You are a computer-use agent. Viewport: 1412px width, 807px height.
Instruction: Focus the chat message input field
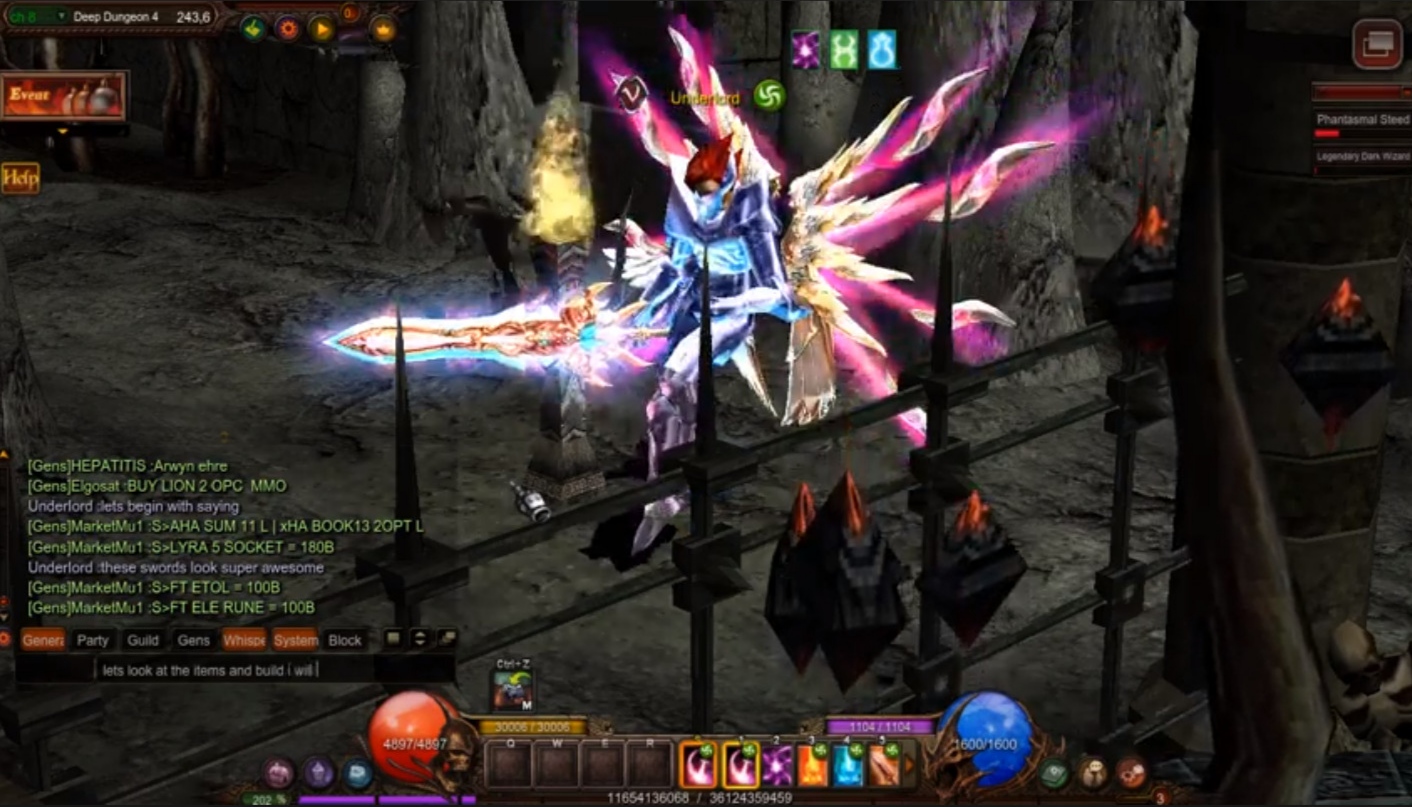pyautogui.click(x=270, y=670)
